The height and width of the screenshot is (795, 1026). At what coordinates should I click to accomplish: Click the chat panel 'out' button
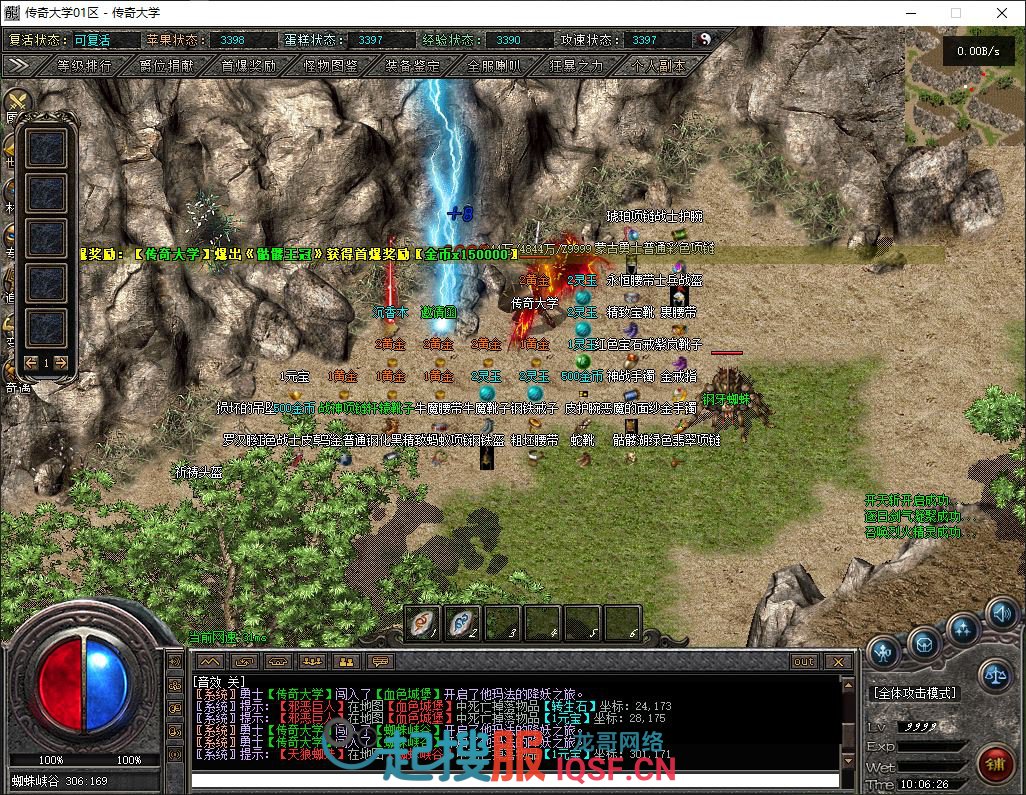(x=804, y=662)
